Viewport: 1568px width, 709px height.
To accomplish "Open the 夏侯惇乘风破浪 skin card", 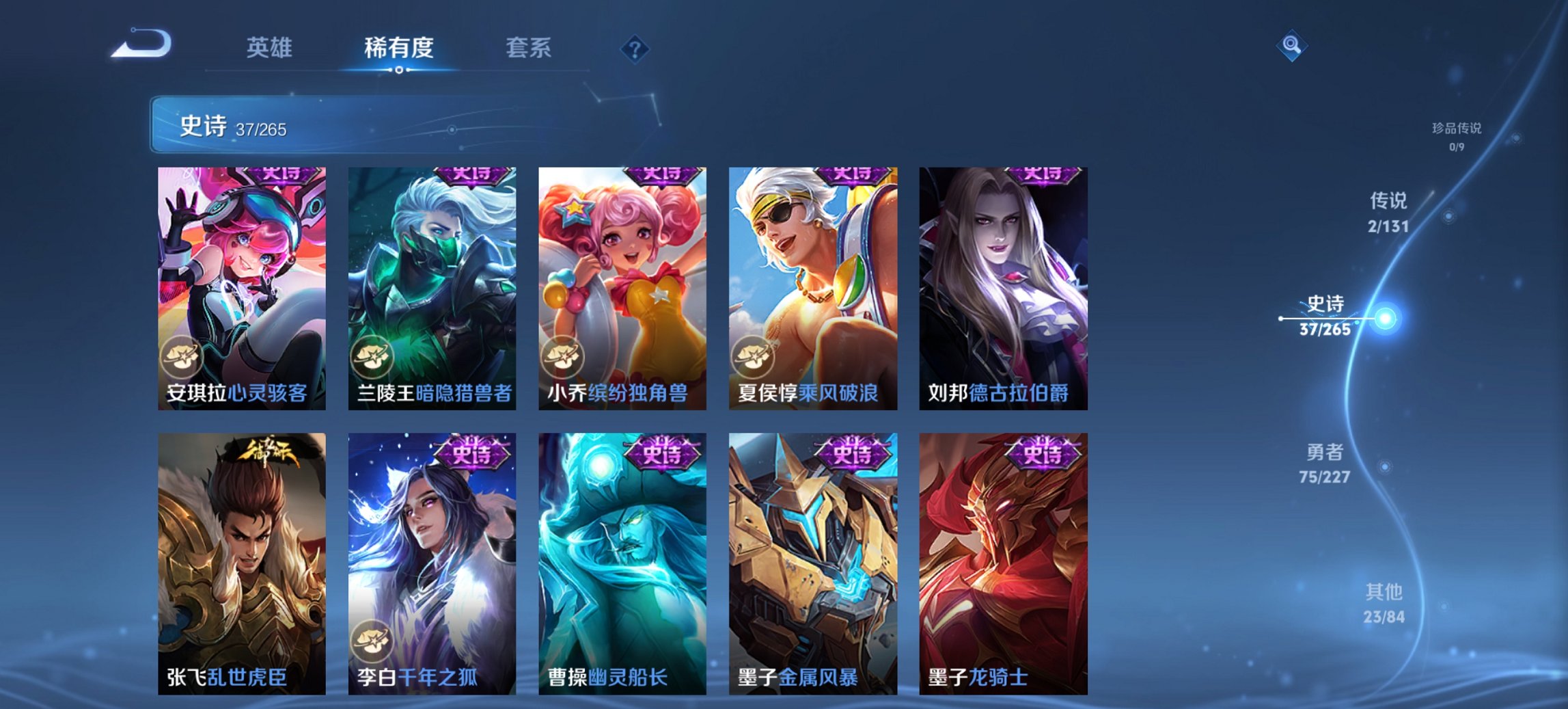I will (x=812, y=287).
